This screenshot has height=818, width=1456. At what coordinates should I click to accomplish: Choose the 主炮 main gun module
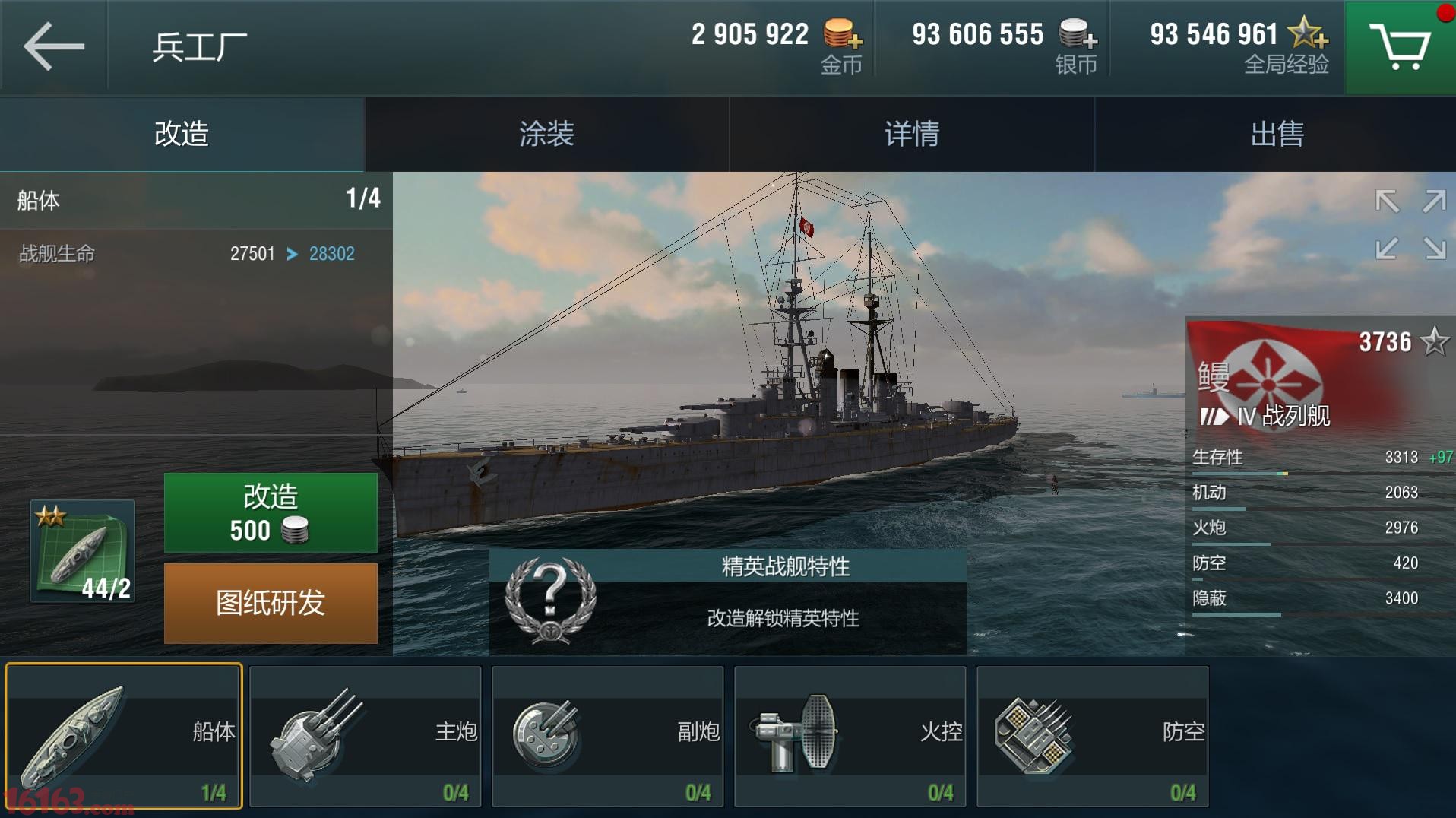366,735
